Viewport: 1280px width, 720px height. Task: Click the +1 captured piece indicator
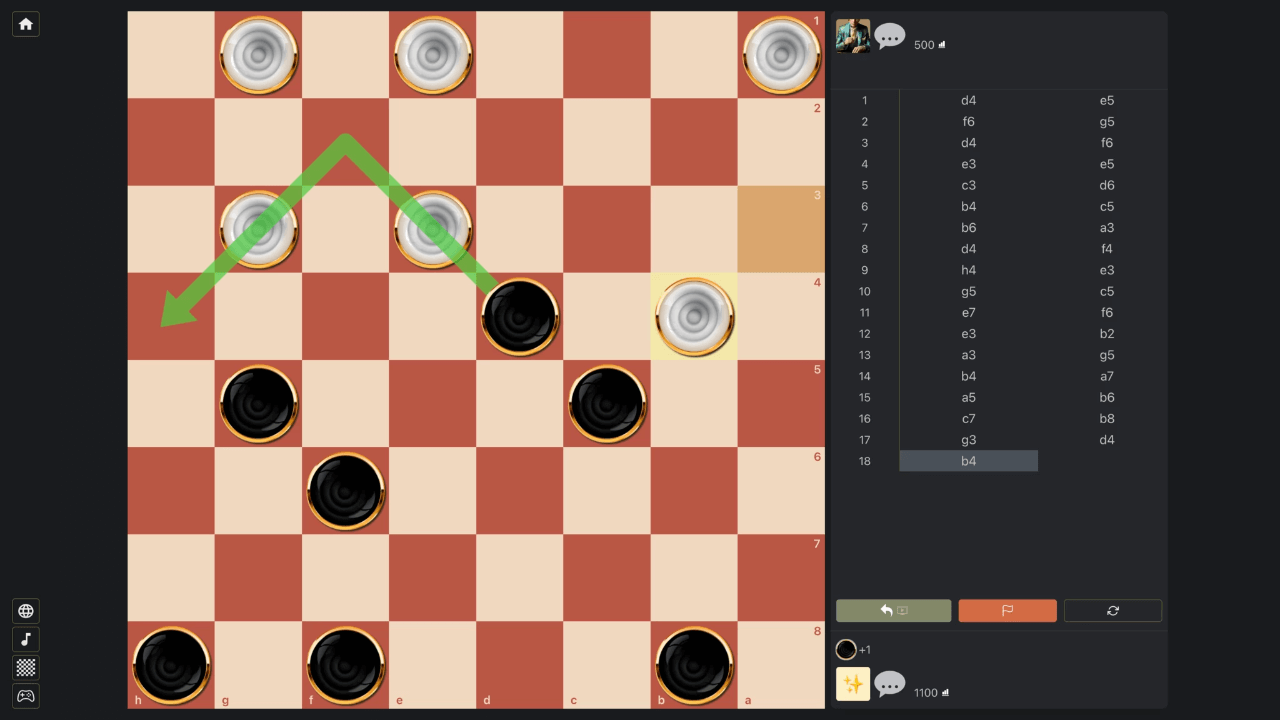(855, 649)
